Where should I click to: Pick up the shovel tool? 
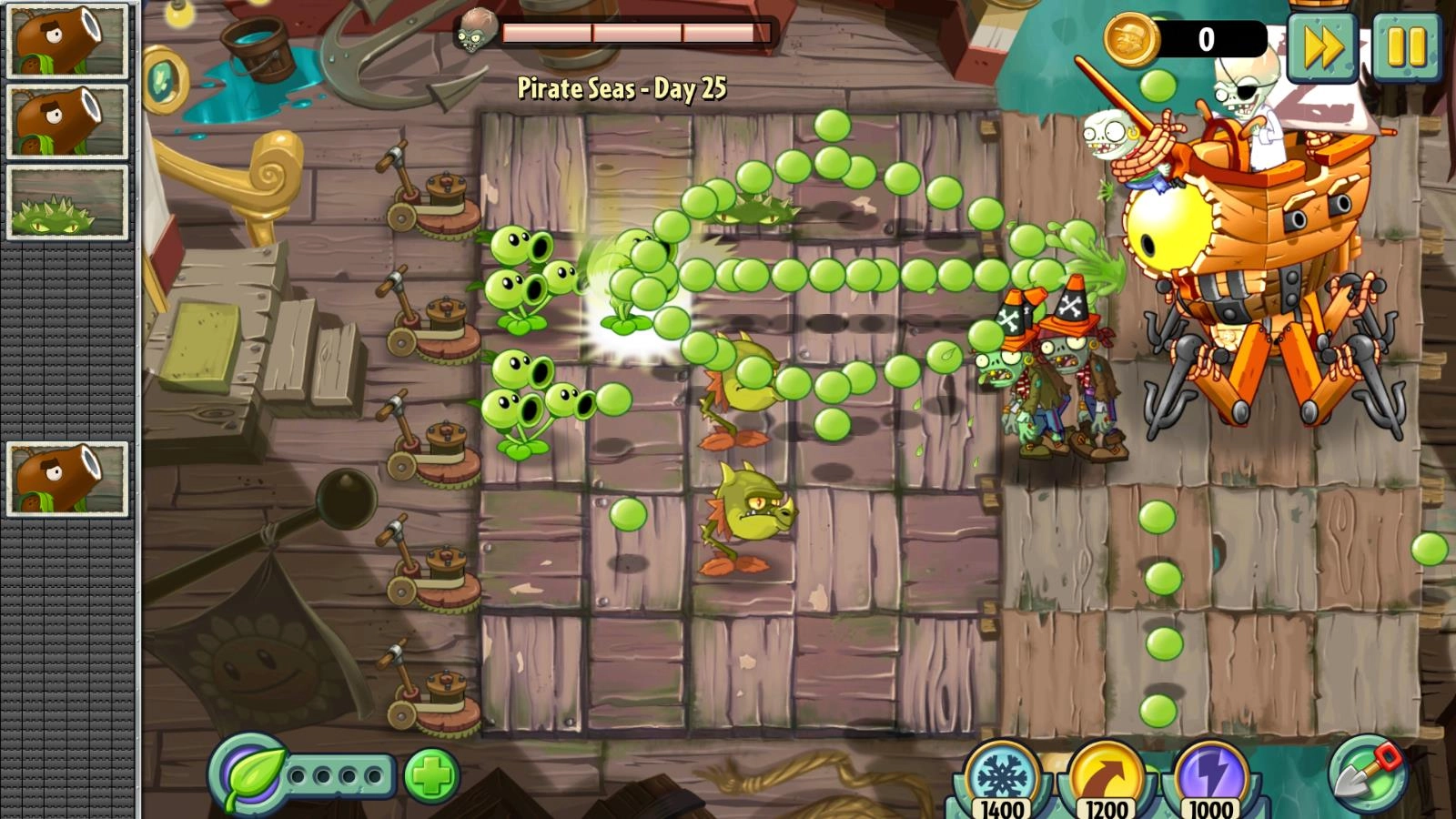(x=1366, y=773)
